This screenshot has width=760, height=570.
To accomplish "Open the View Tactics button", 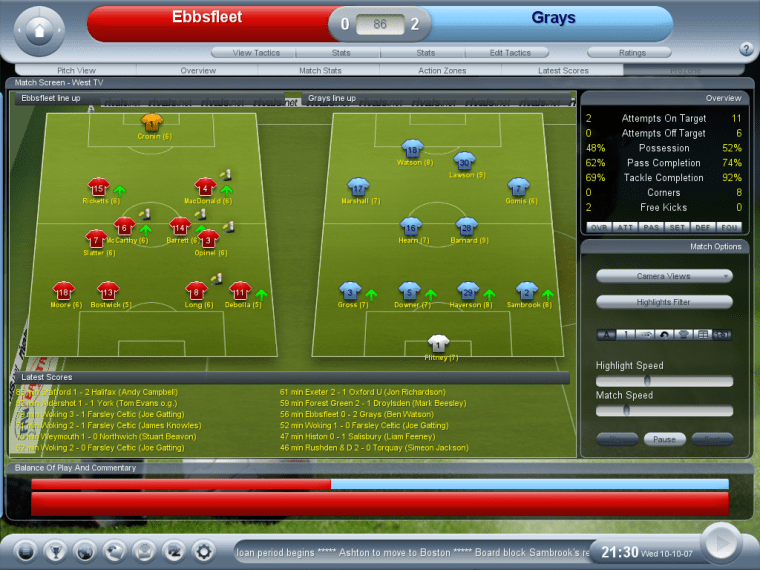I will coord(256,52).
